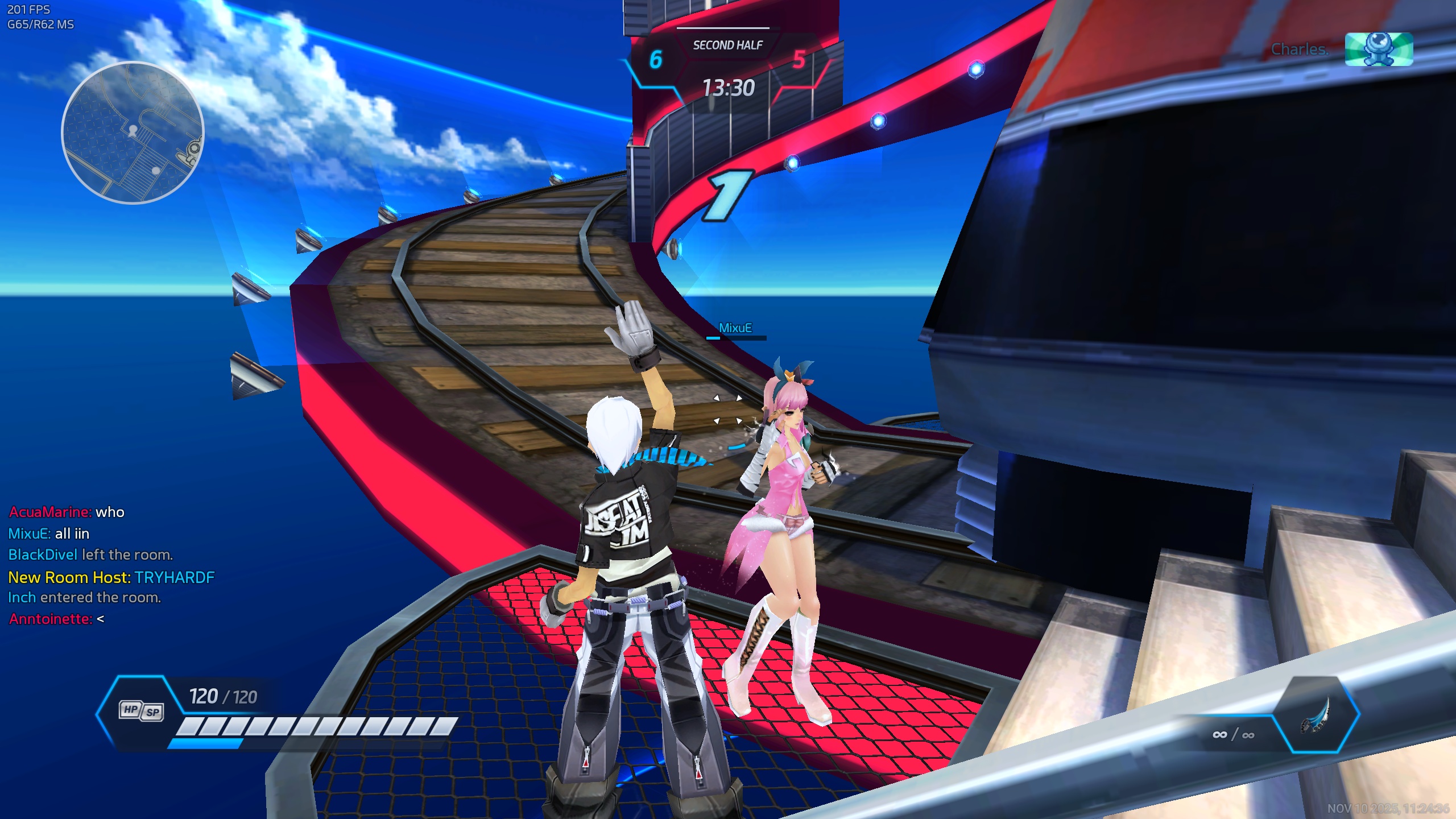Click the circular minimap
Image resolution: width=1456 pixels, height=819 pixels.
(133, 133)
